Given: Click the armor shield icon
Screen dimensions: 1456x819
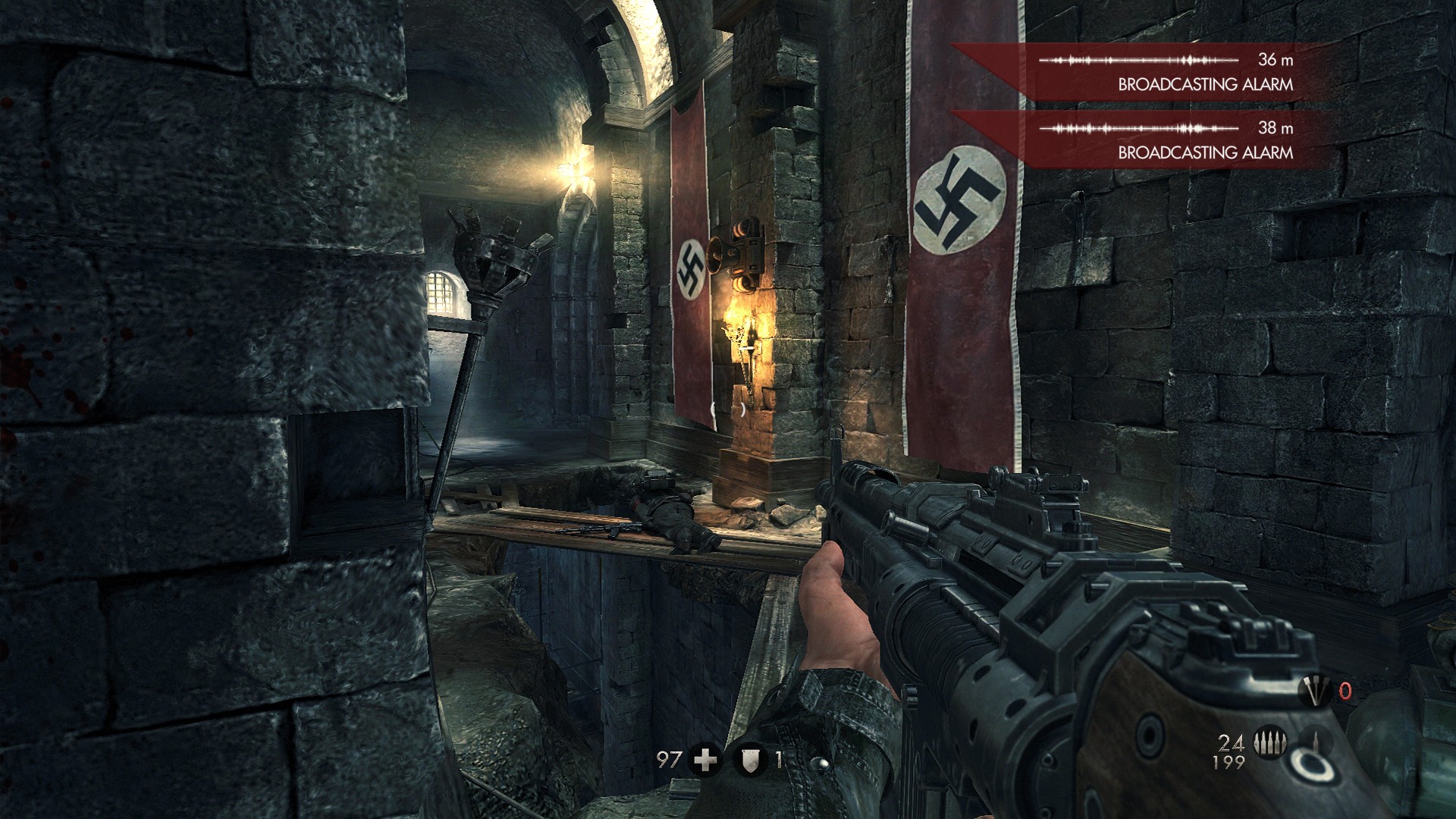Looking at the screenshot, I should pyautogui.click(x=752, y=760).
